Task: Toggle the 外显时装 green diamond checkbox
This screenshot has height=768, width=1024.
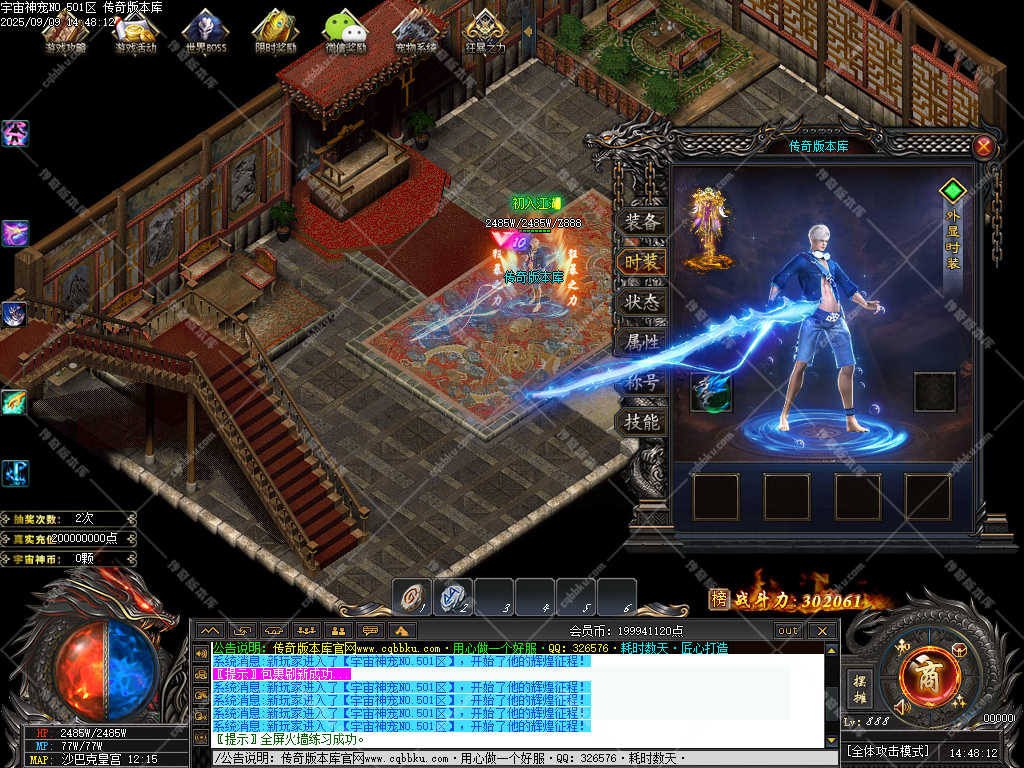Action: 953,189
